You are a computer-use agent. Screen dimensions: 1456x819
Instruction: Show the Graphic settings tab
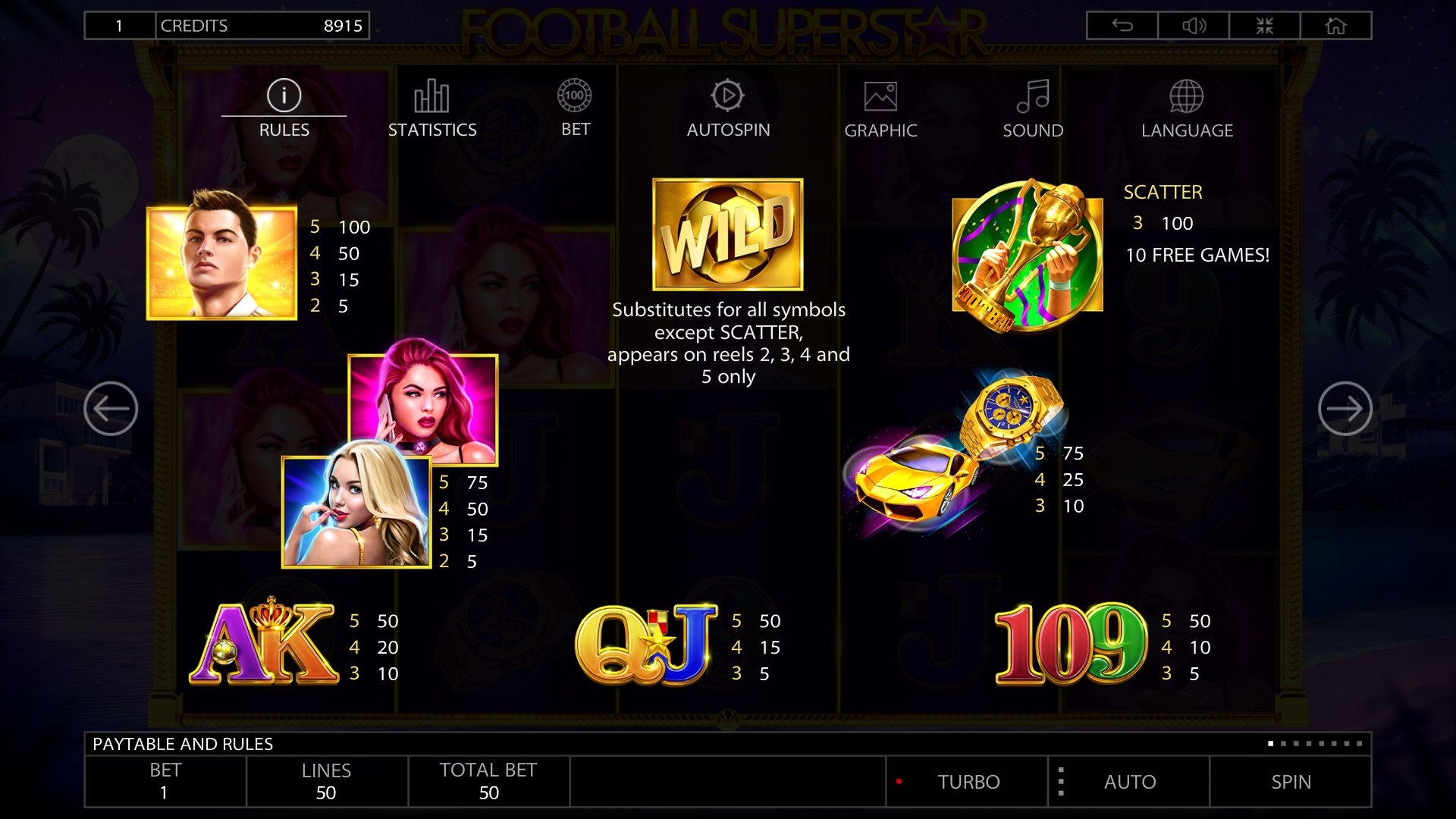pos(880,109)
